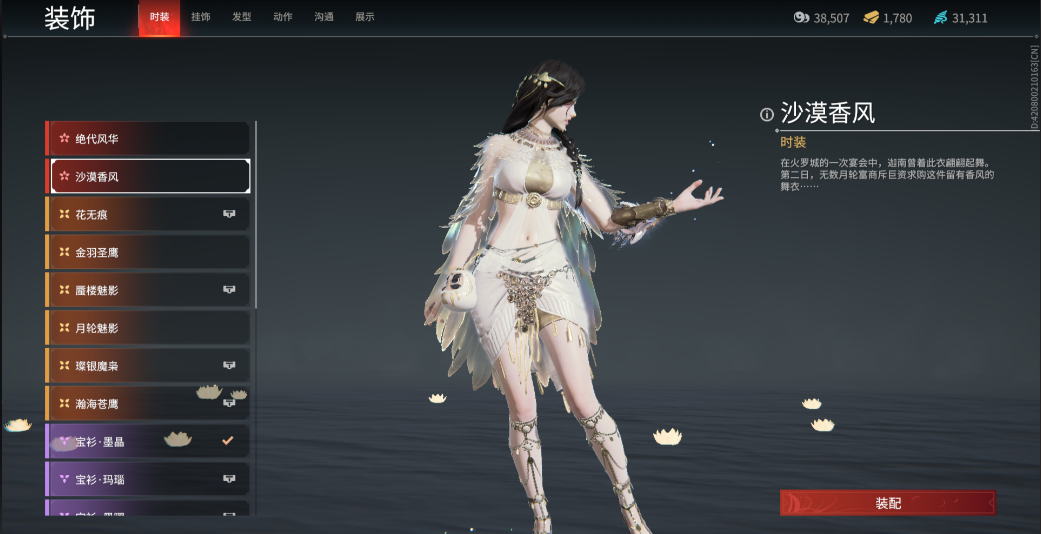1041x534 pixels.
Task: Switch to the 时装 tab
Action: point(159,17)
